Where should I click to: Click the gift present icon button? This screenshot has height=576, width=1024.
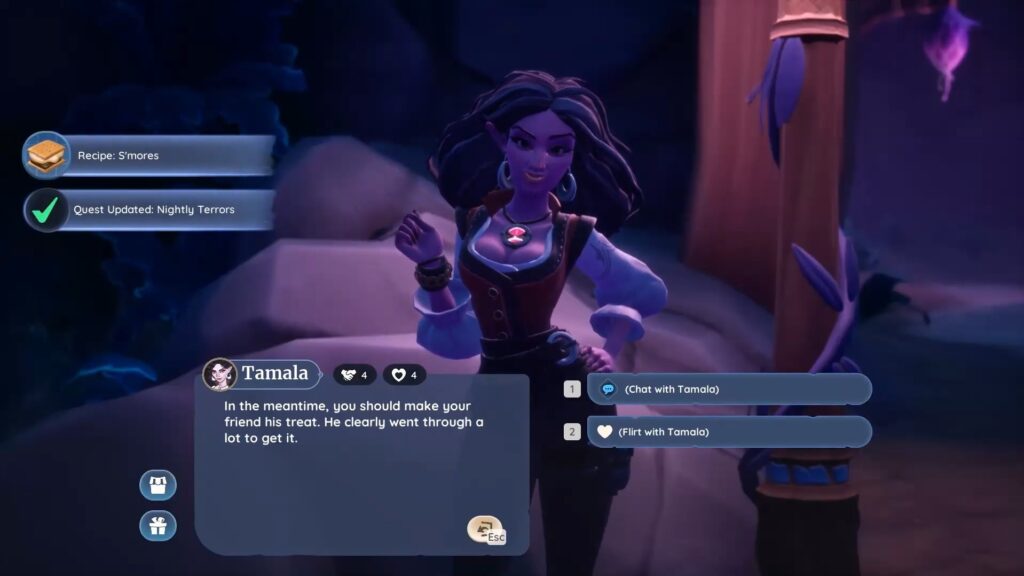coord(158,525)
